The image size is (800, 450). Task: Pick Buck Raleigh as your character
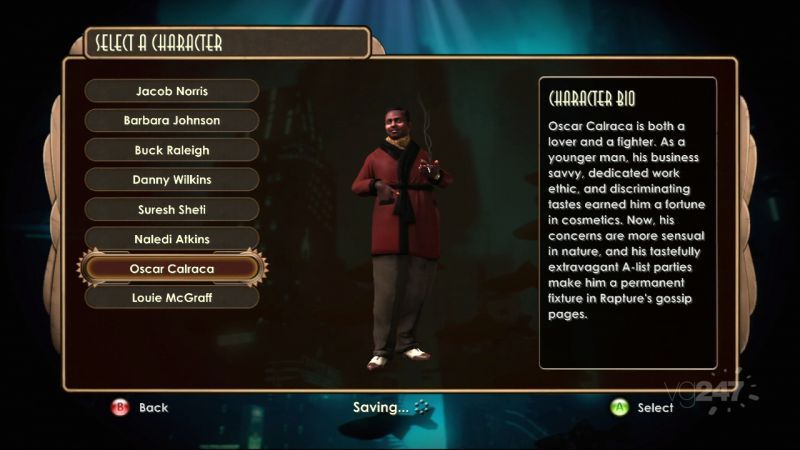click(171, 151)
